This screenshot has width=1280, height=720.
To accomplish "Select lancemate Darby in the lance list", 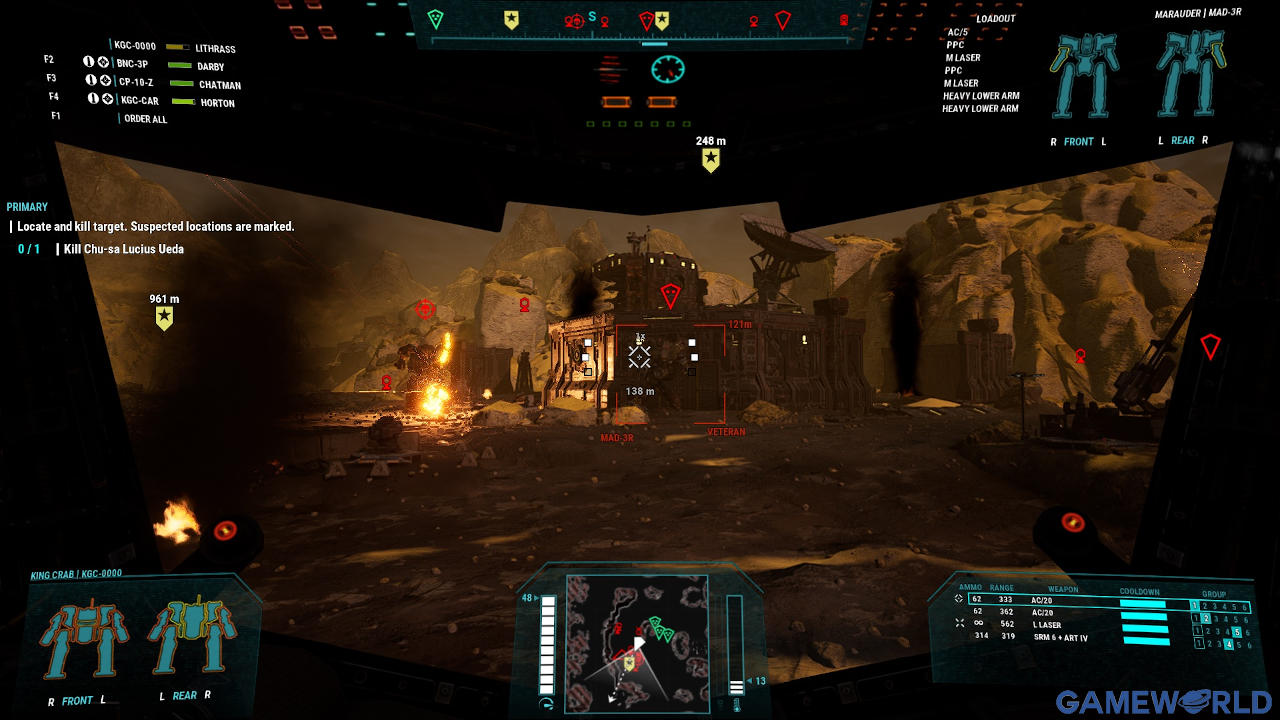I will click(210, 67).
